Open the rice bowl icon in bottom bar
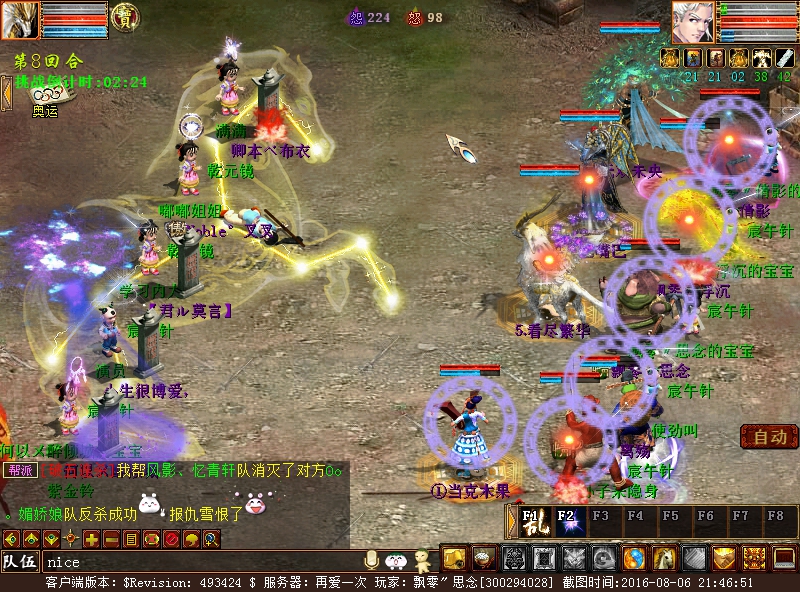This screenshot has height=592, width=800. [x=484, y=558]
